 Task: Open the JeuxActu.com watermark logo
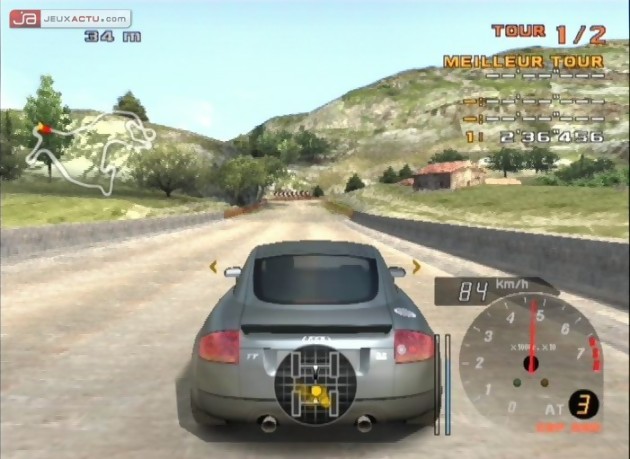(x=70, y=18)
